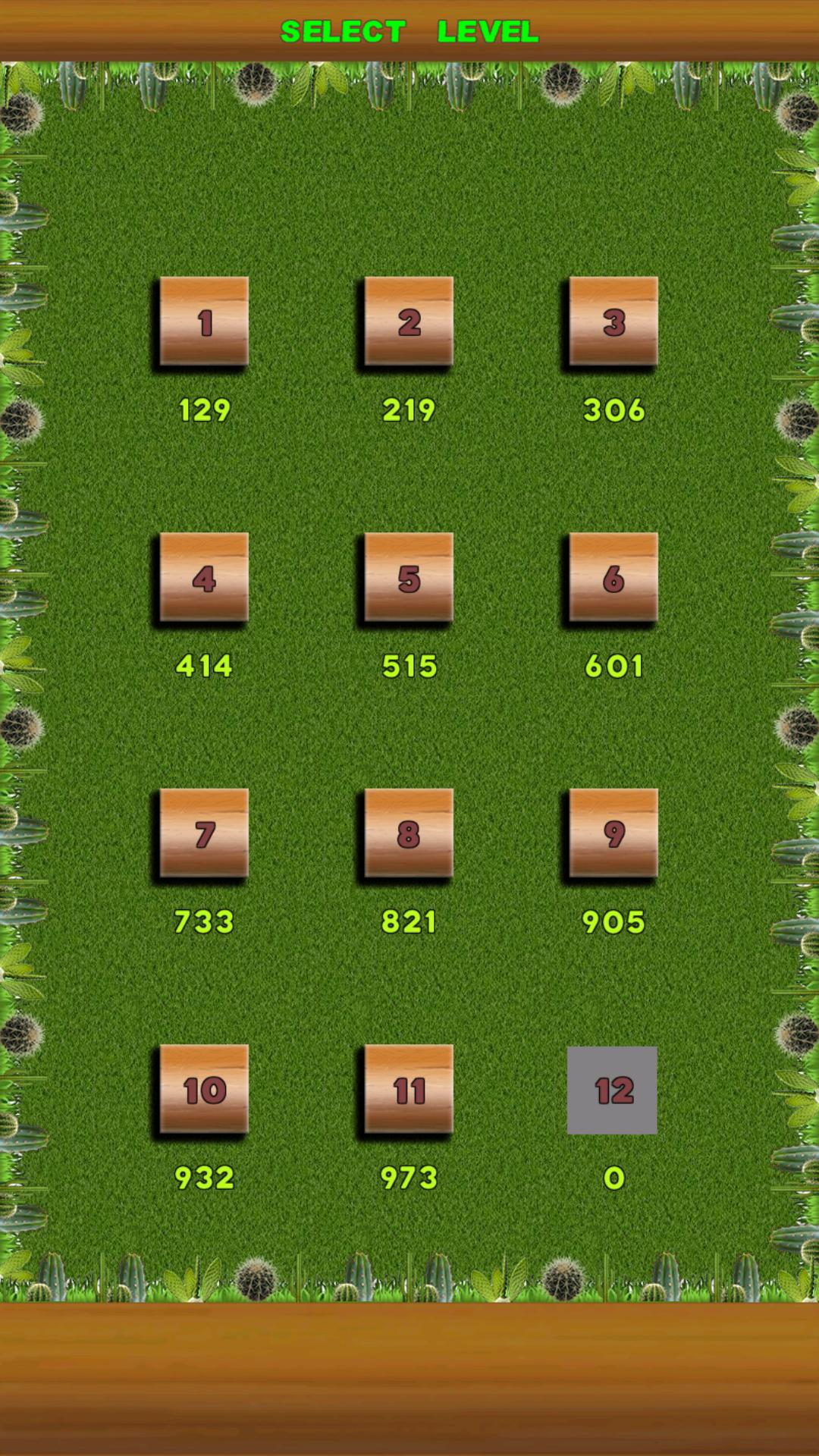819x1456 pixels.
Task: Select level 11 wooden tile
Action: point(409,1090)
